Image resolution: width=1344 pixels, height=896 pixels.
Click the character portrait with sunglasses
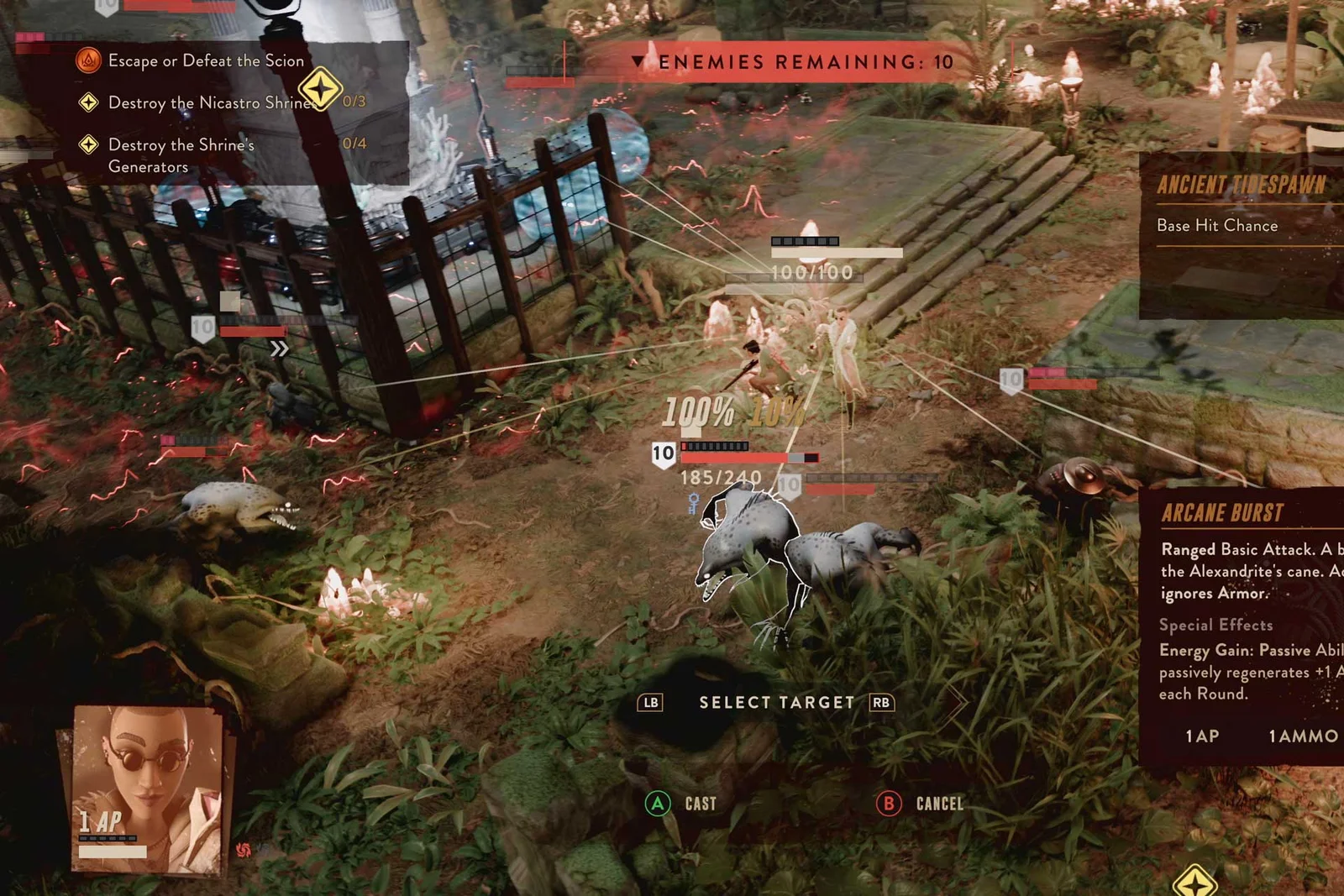[147, 789]
